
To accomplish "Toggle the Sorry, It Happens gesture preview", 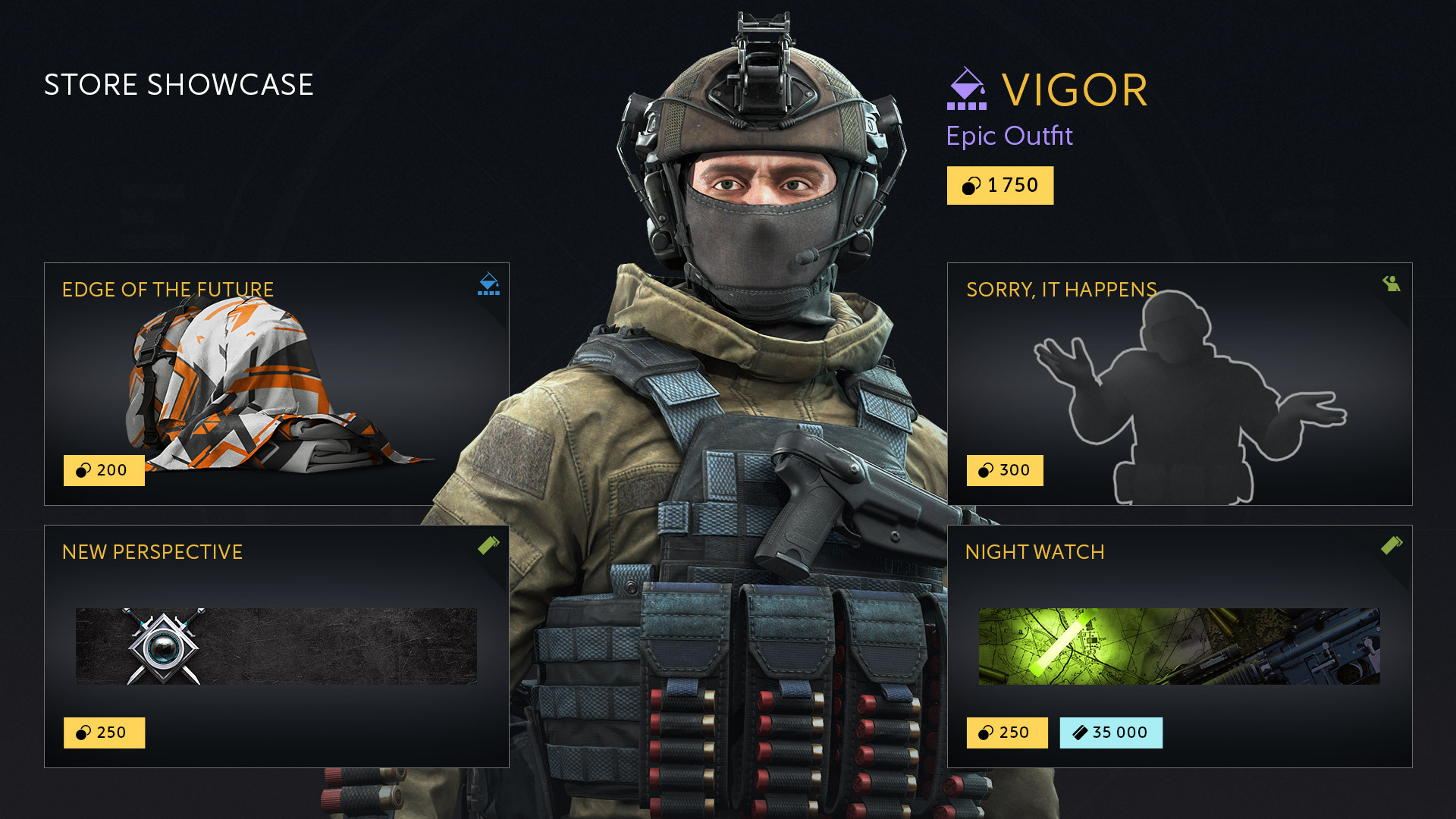I will tap(1179, 383).
